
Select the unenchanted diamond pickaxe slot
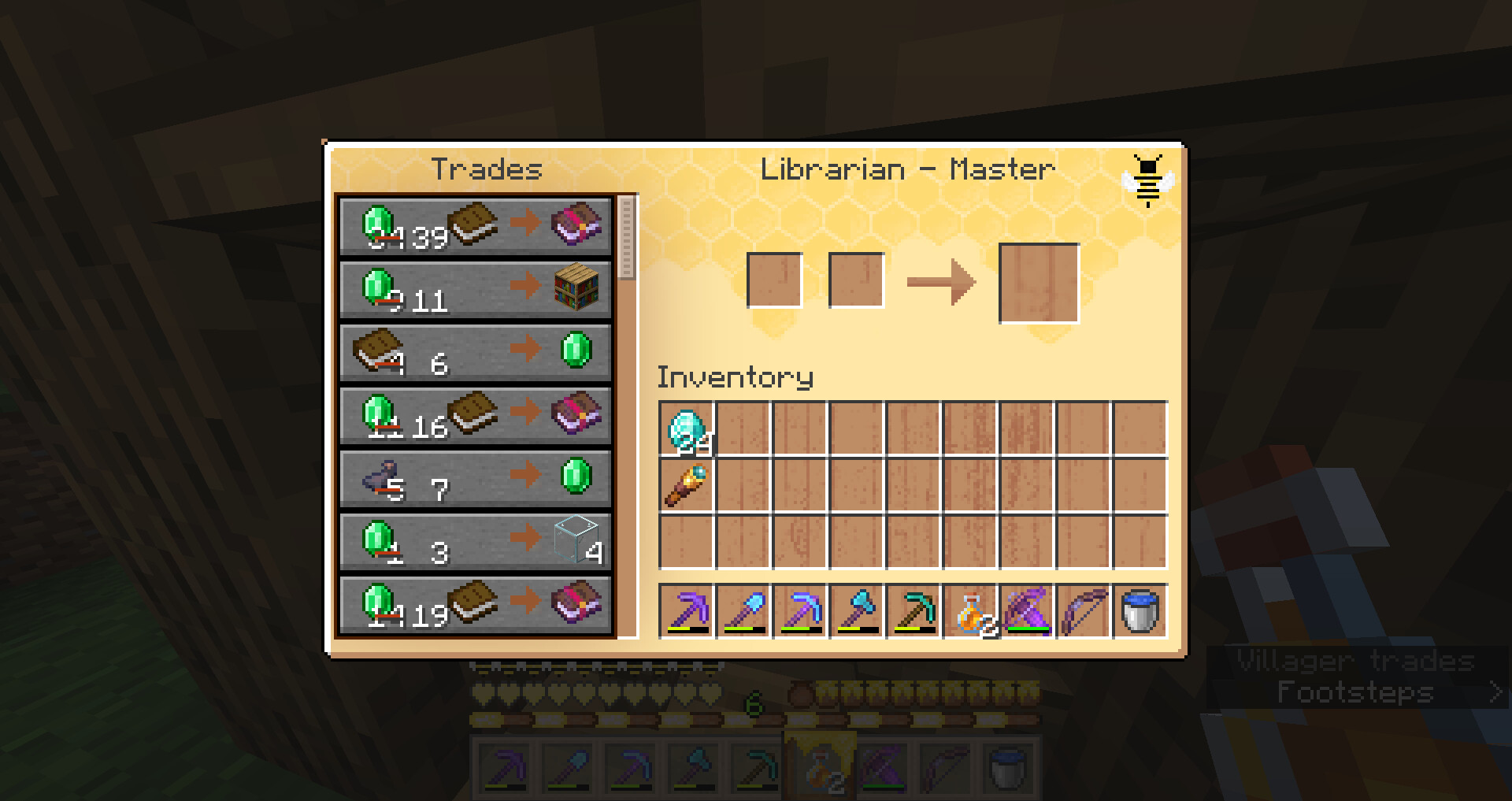pyautogui.click(x=913, y=611)
